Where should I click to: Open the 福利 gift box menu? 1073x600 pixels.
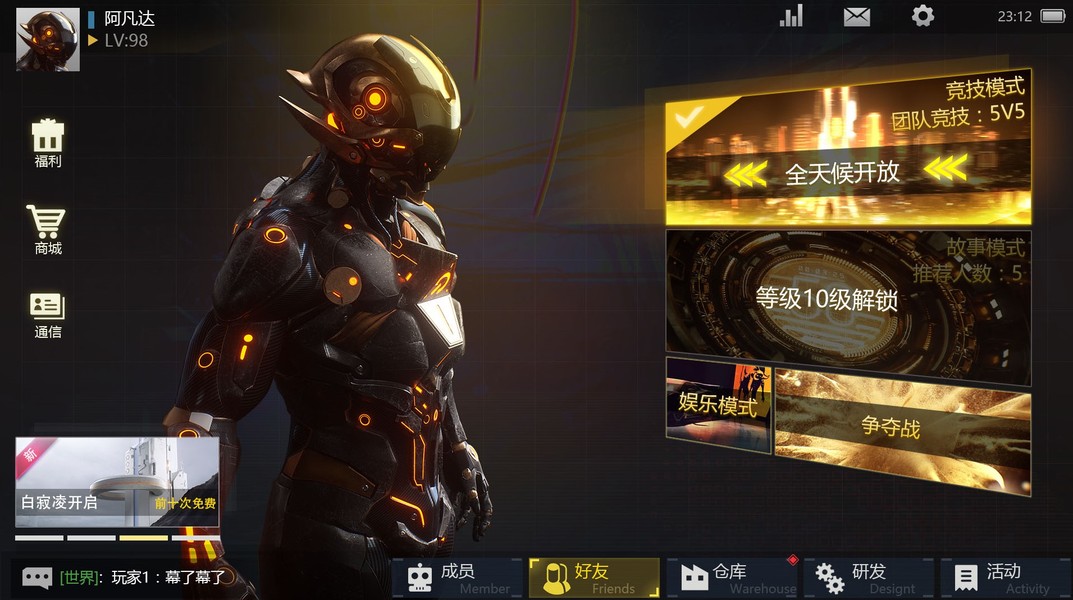point(48,143)
